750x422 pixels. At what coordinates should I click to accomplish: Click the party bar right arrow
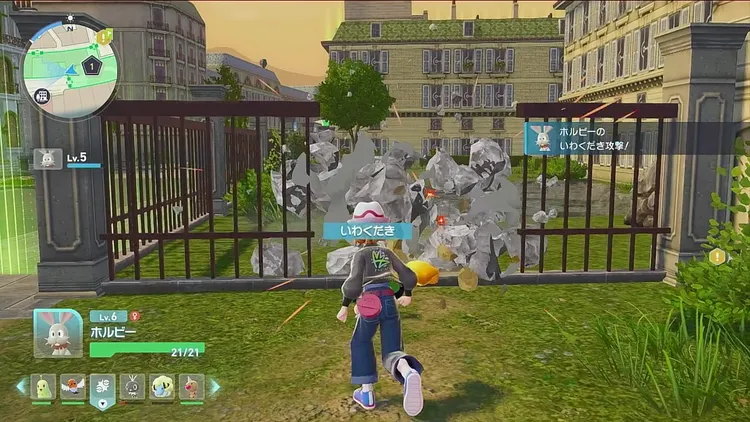point(213,386)
